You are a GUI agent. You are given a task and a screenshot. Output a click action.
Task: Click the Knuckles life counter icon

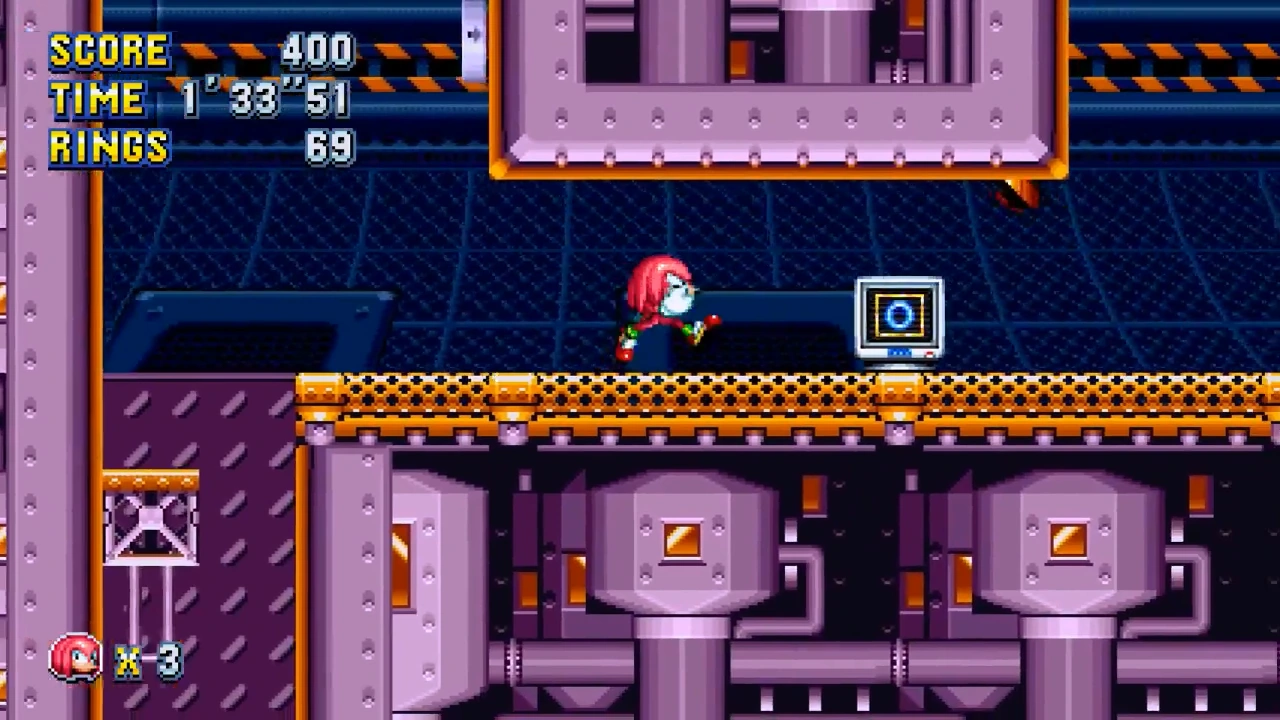(75, 657)
